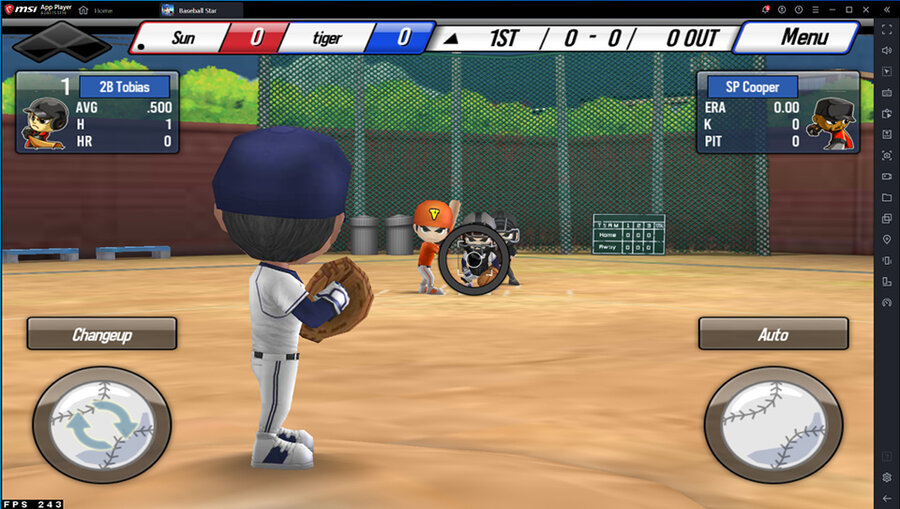Toggle the Auto pitching button

[x=773, y=334]
